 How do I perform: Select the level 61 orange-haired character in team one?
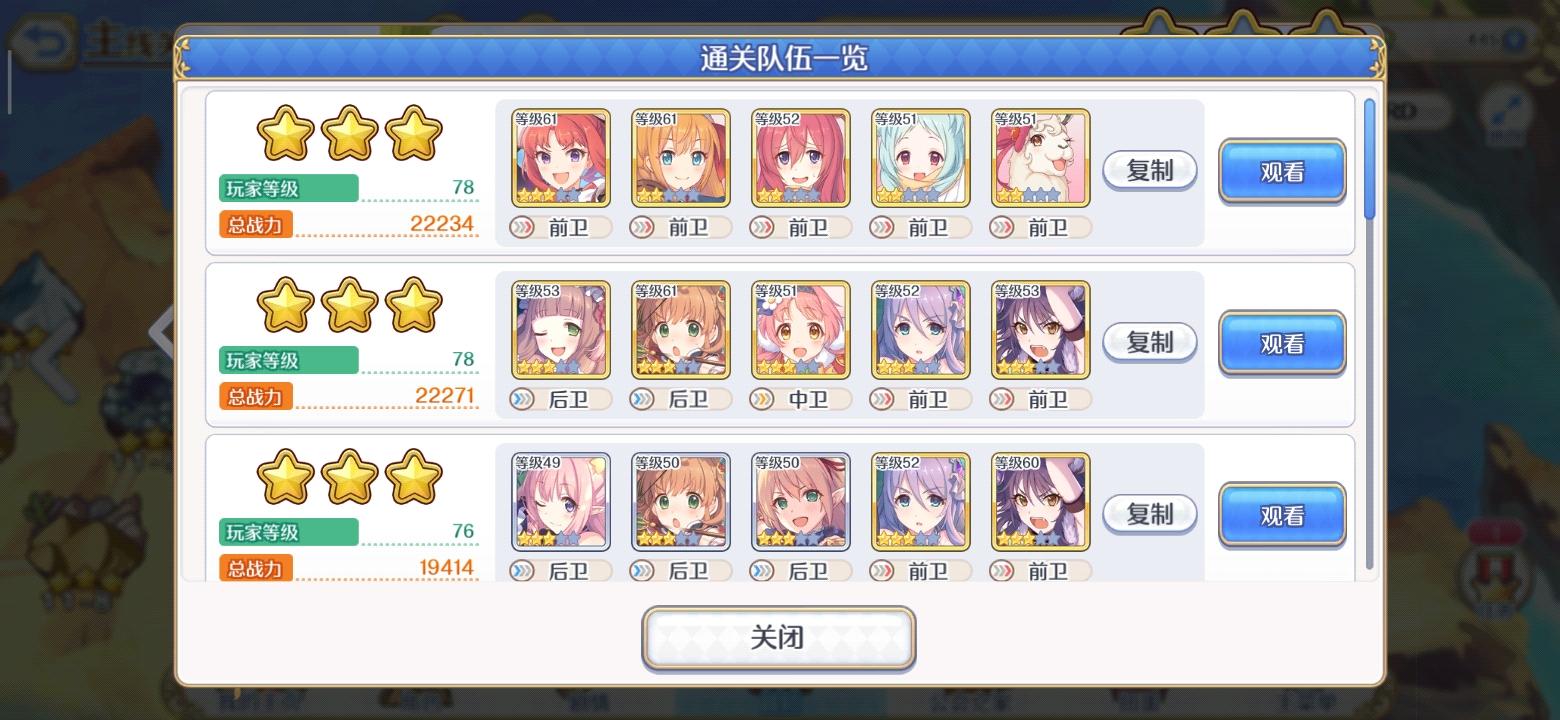pyautogui.click(x=679, y=158)
